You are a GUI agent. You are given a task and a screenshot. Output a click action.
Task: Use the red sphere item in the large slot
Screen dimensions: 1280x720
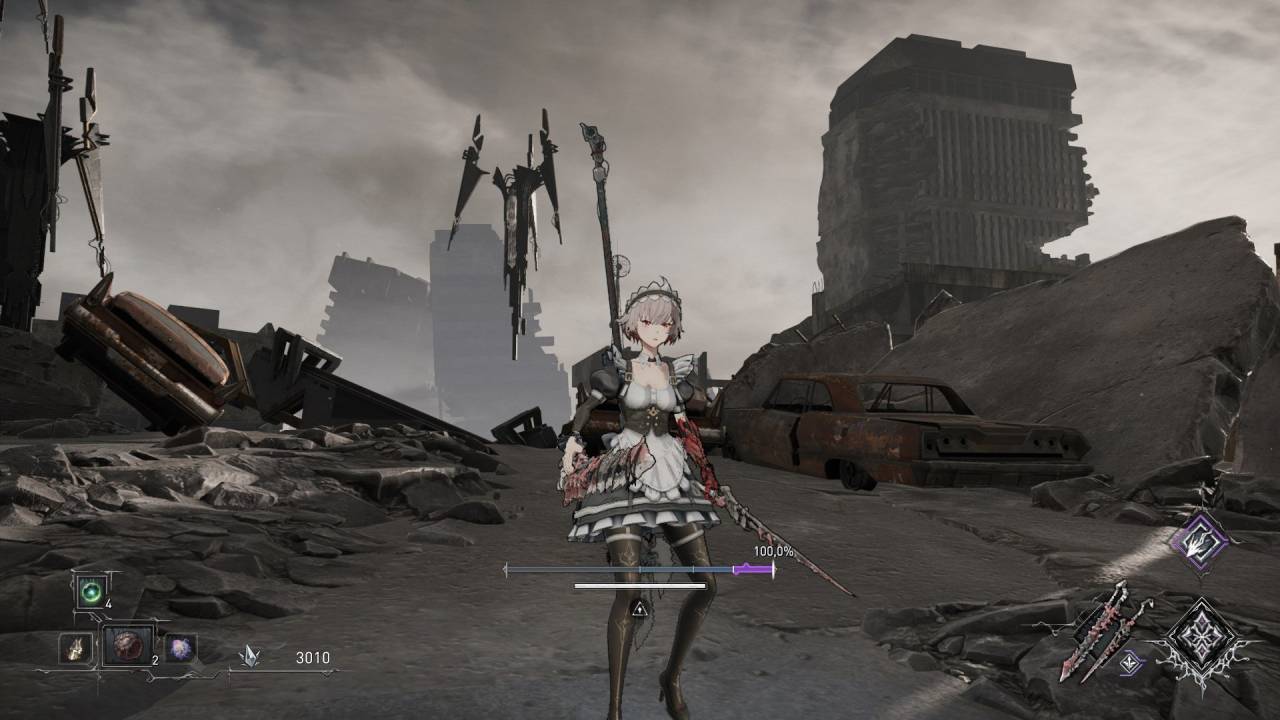(128, 645)
